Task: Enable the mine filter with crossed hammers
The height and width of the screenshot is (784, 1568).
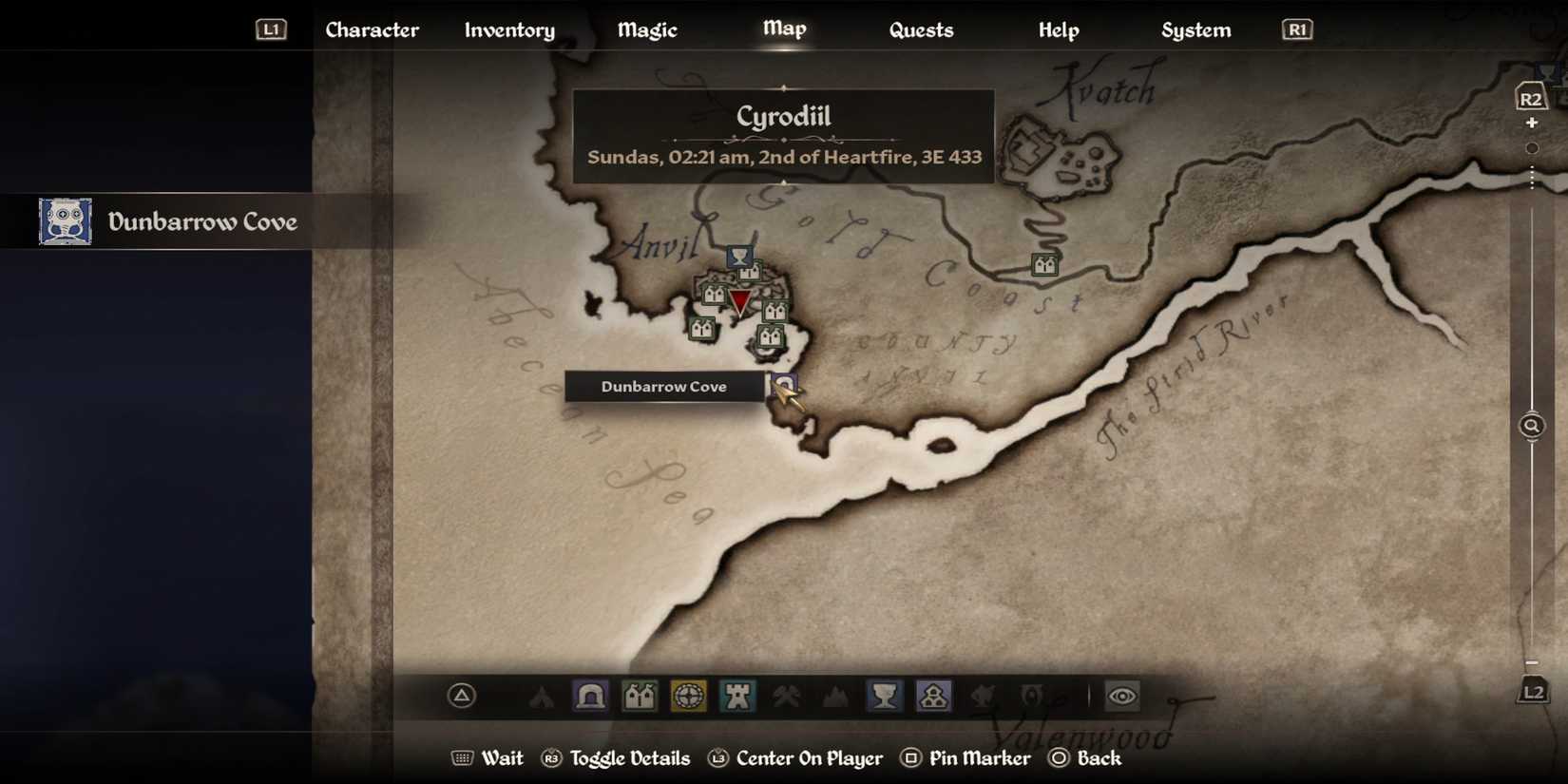Action: point(785,696)
